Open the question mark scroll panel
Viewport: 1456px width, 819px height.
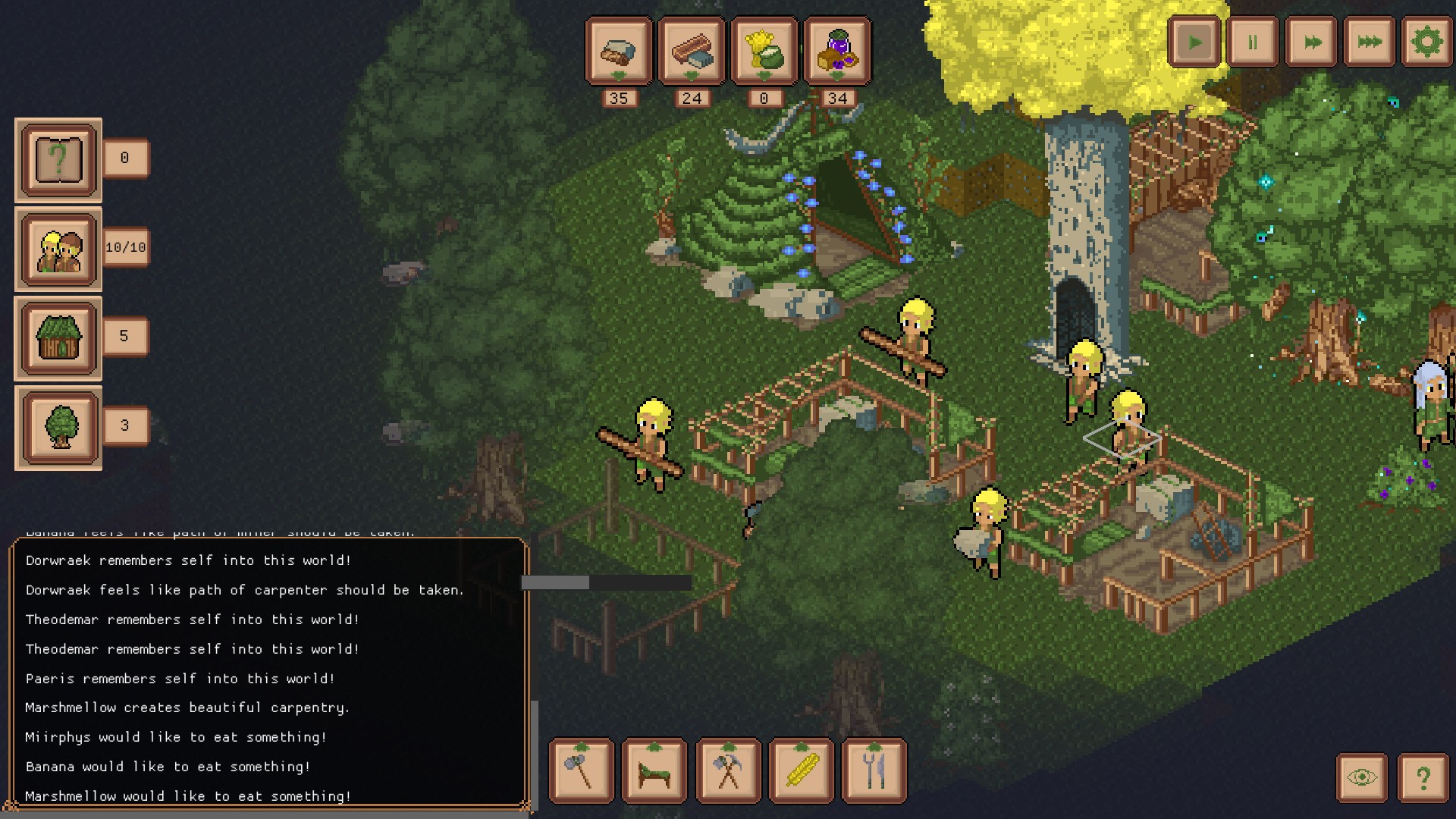[59, 160]
